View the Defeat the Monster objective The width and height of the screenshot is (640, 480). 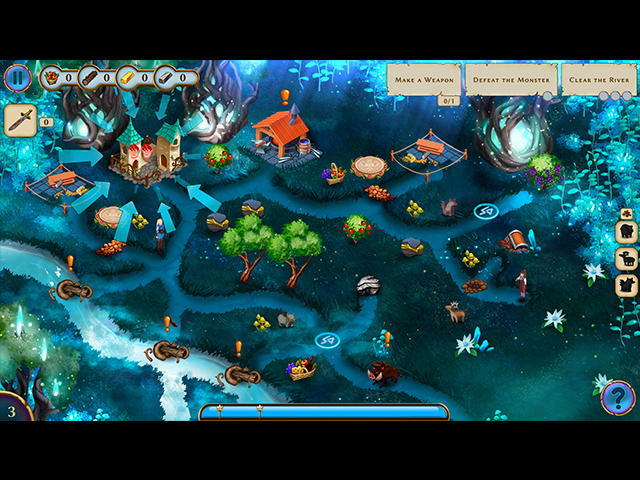(511, 80)
